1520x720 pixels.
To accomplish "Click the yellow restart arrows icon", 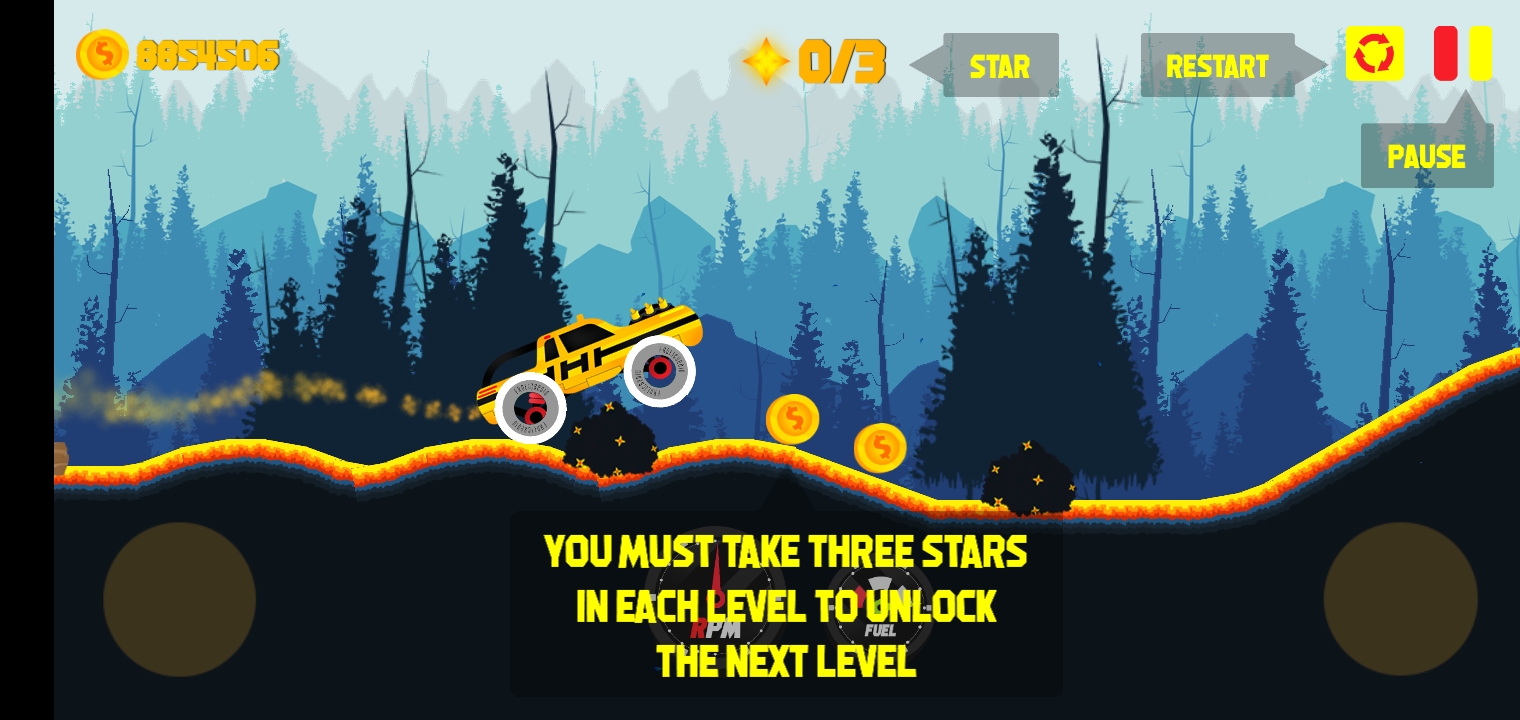I will pyautogui.click(x=1374, y=53).
